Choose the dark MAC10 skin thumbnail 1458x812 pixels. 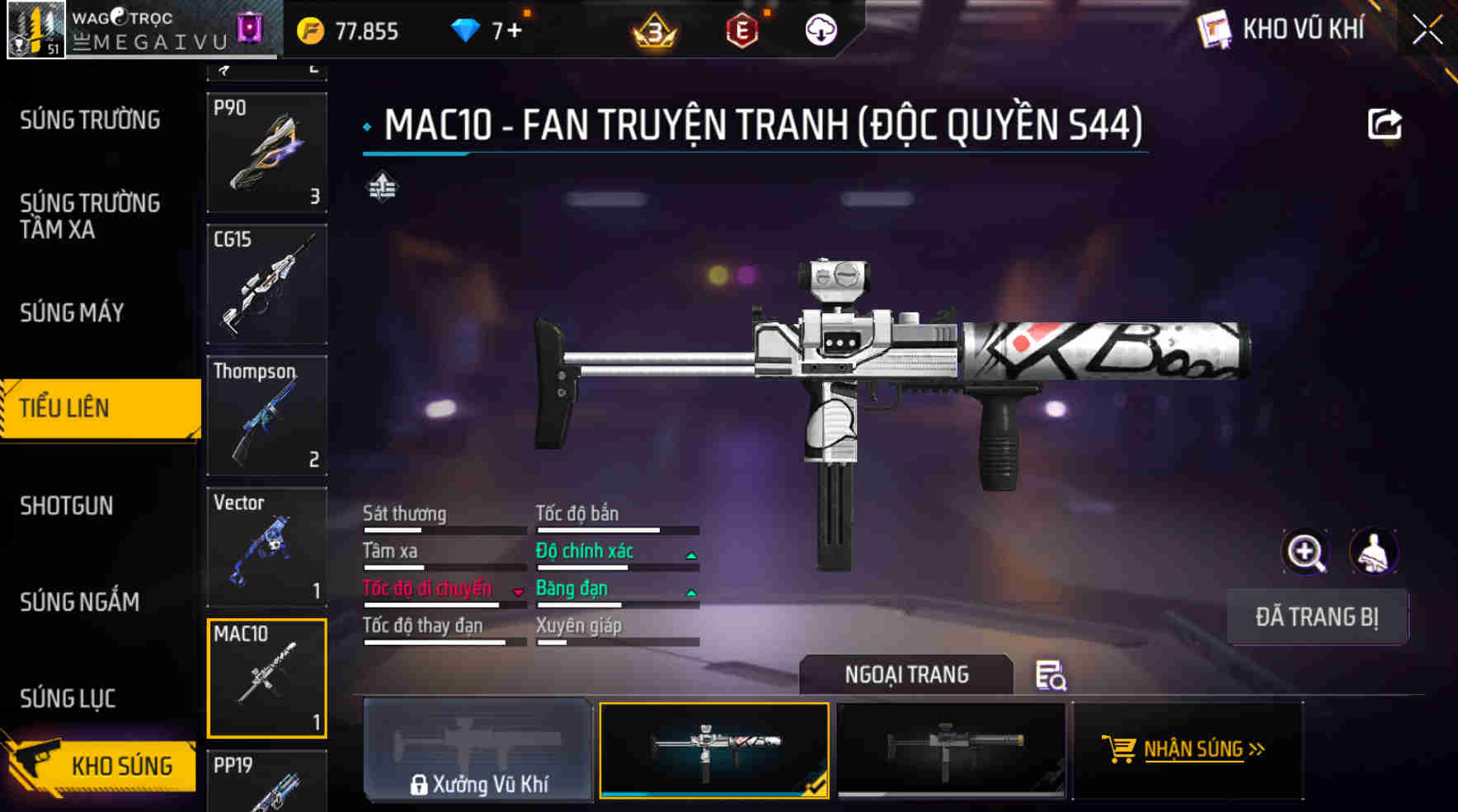952,749
